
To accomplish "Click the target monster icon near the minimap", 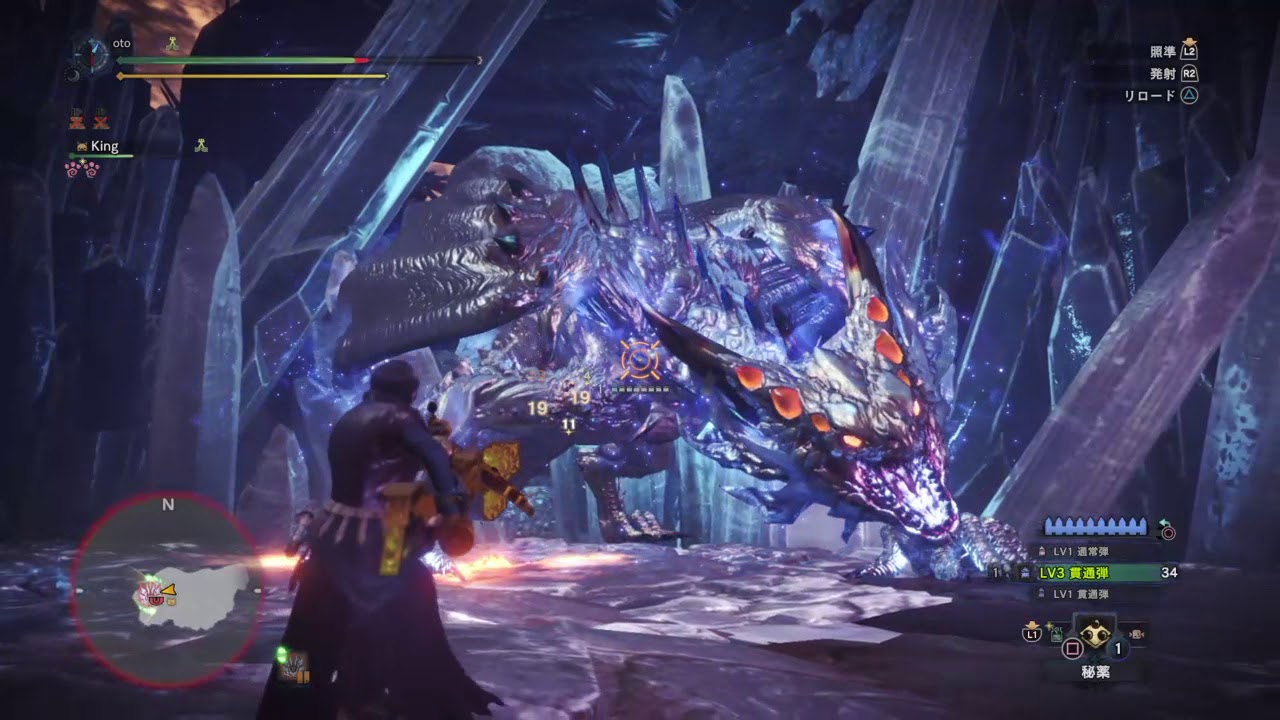I will pos(295,669).
